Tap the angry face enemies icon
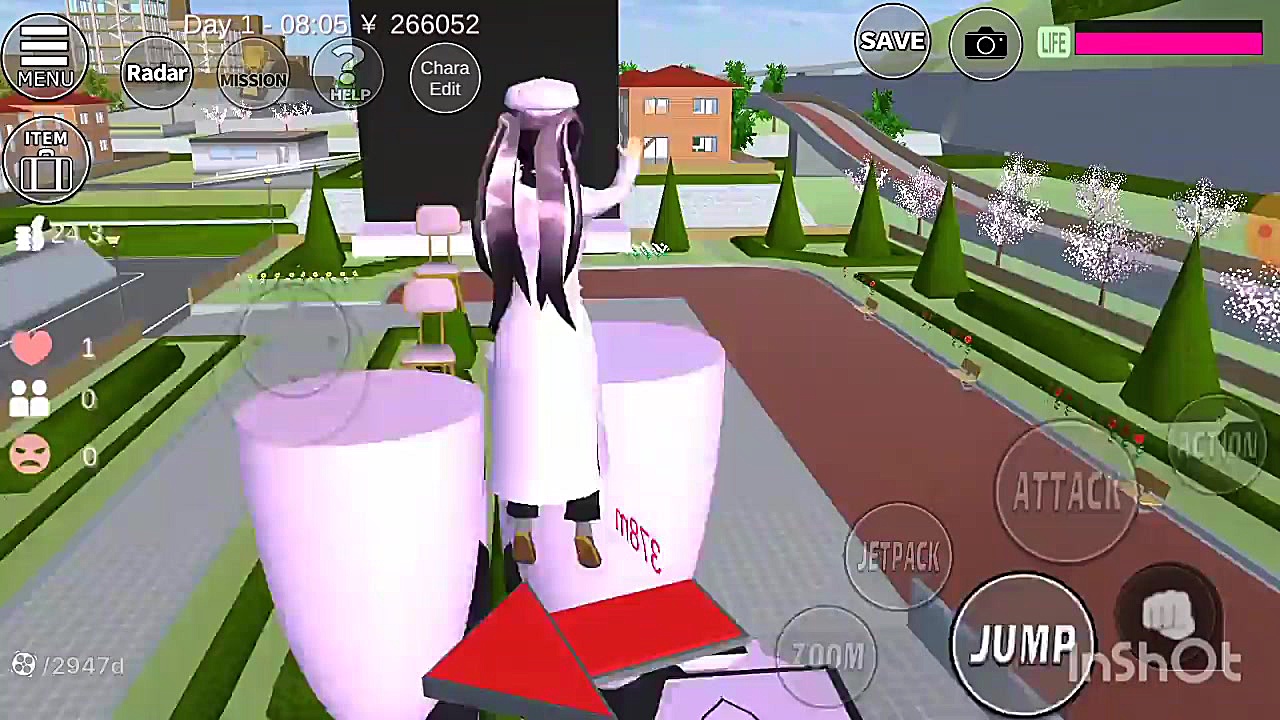This screenshot has height=720, width=1280. click(30, 455)
